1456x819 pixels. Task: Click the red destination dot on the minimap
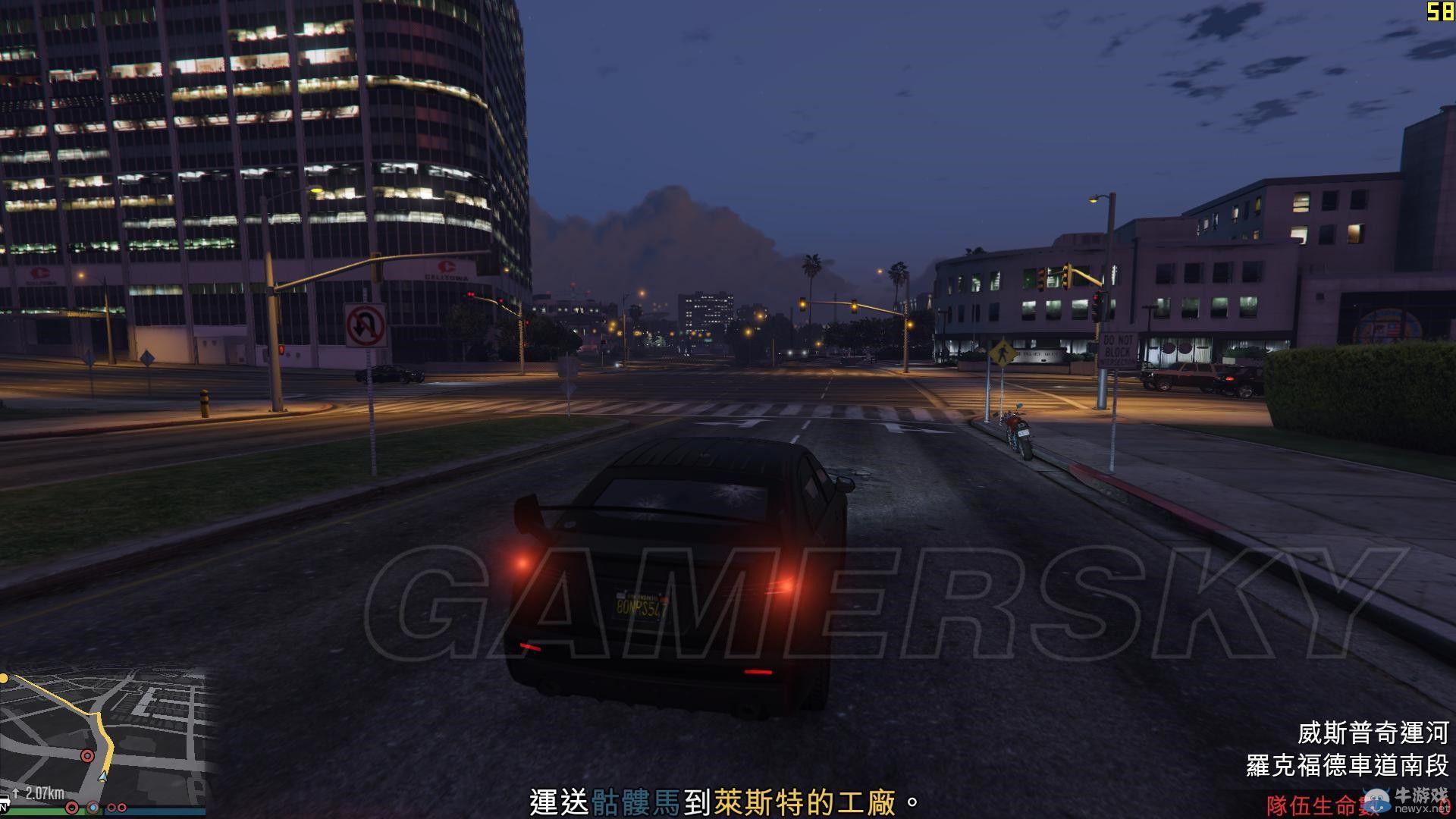(87, 756)
